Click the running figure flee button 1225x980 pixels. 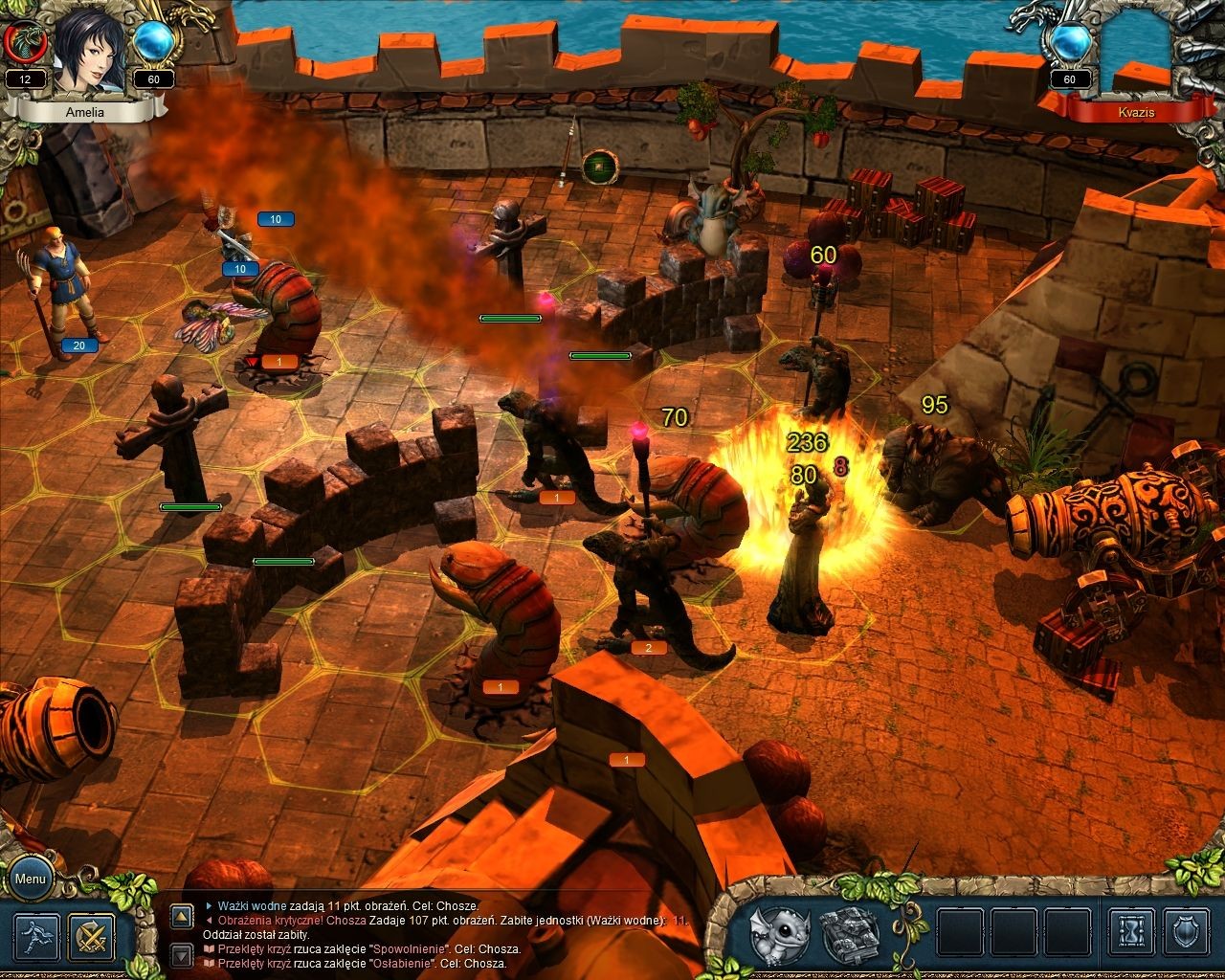click(37, 937)
